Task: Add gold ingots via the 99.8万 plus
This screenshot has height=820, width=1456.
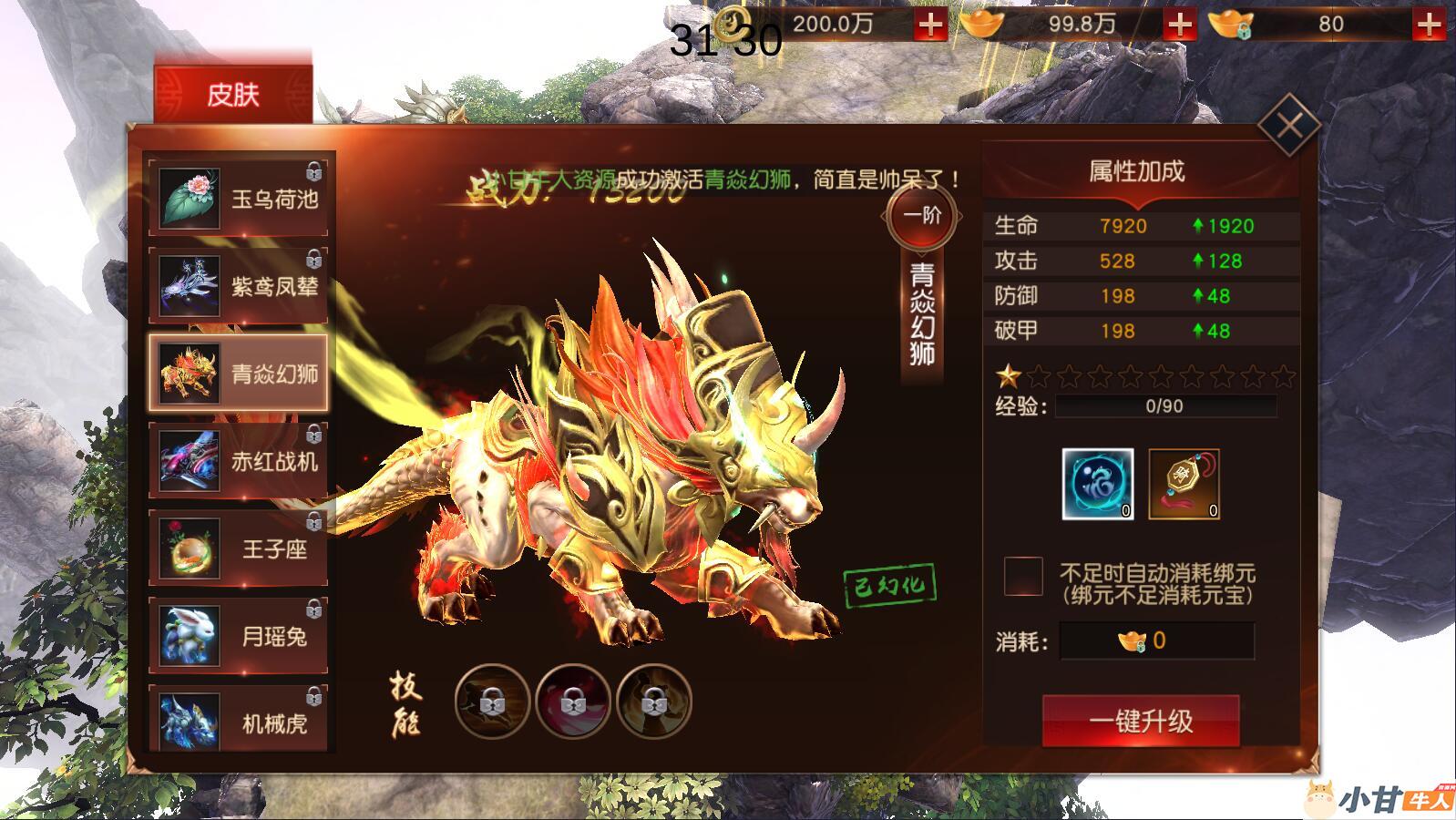Action: [x=1180, y=25]
